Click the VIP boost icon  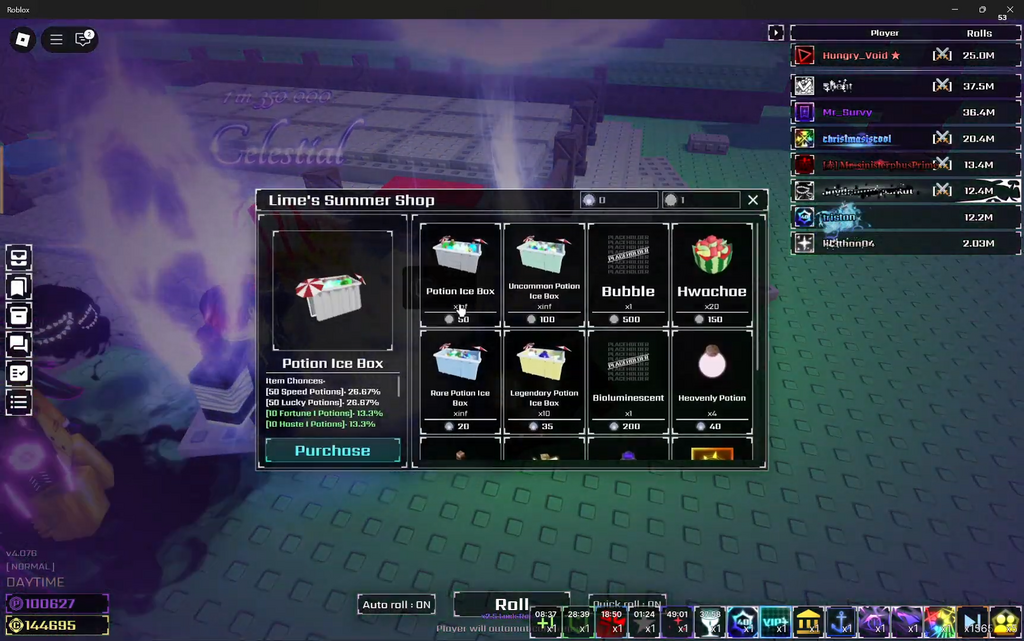tap(775, 621)
